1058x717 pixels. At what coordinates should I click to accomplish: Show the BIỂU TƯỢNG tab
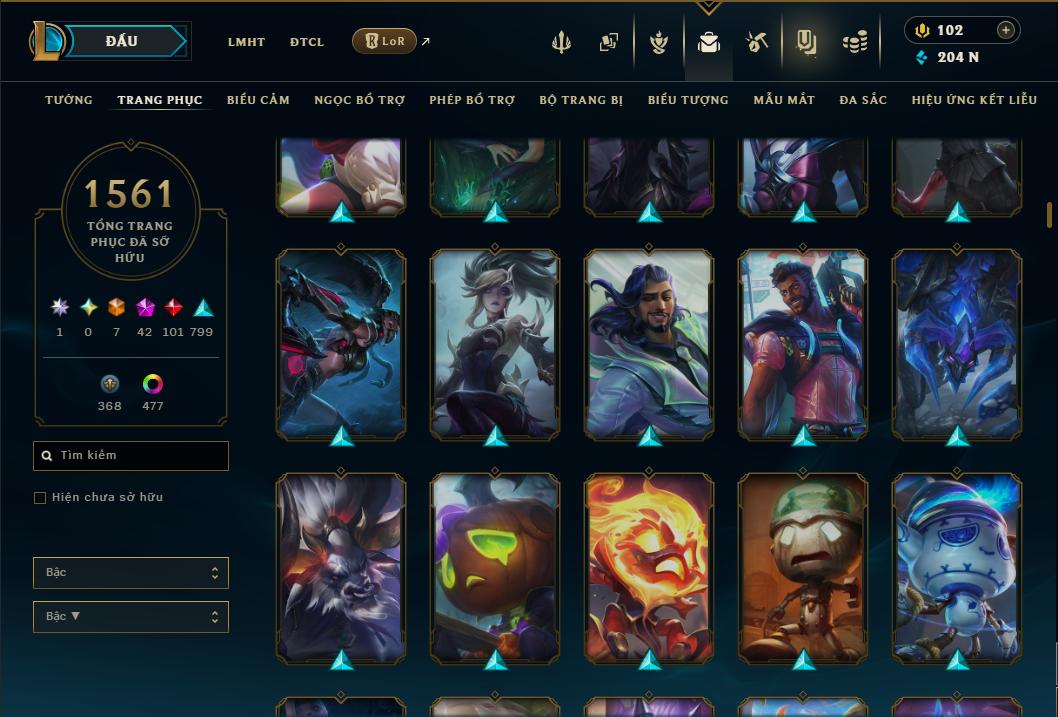pyautogui.click(x=688, y=100)
